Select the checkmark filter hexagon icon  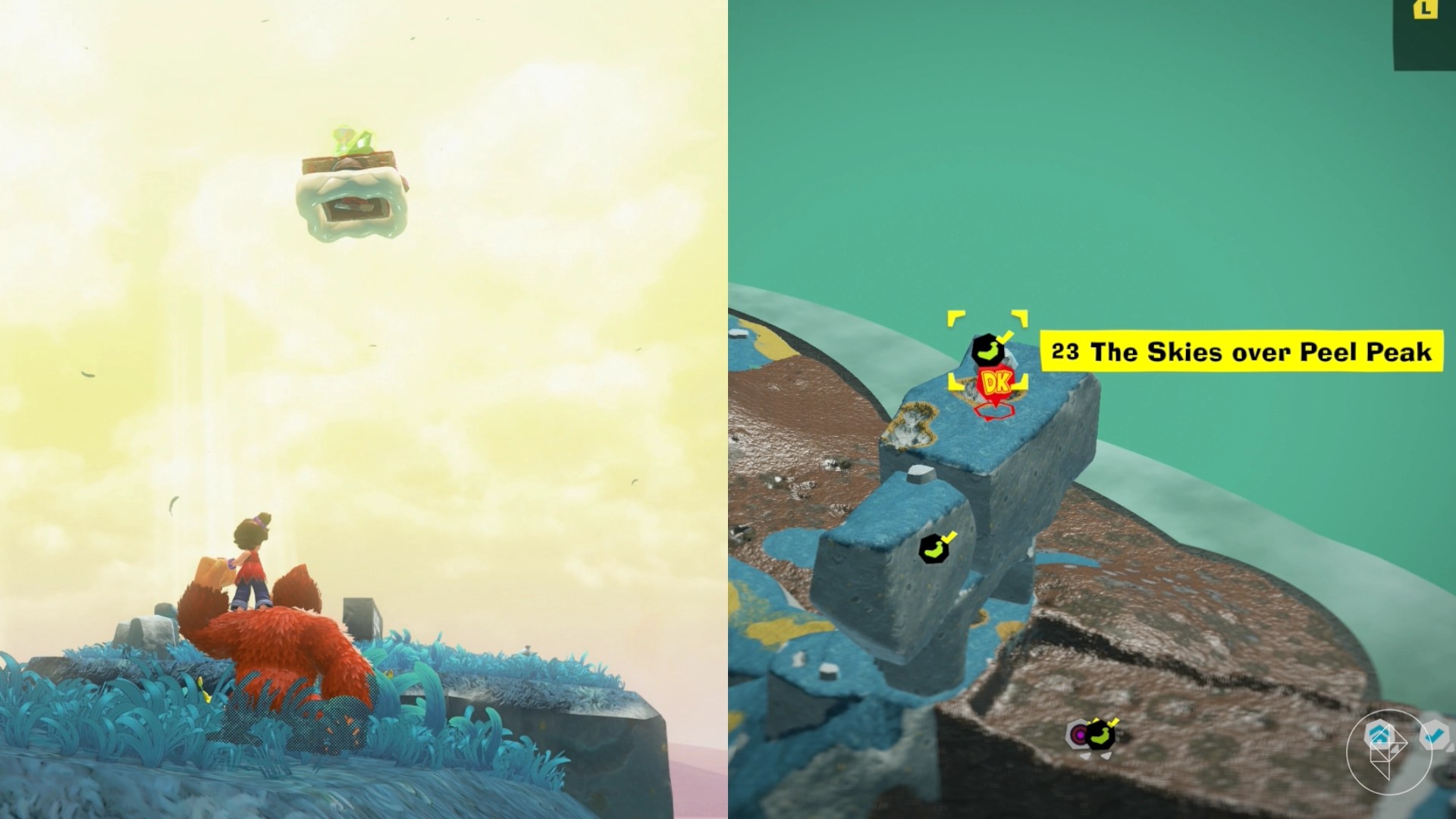tap(1435, 733)
